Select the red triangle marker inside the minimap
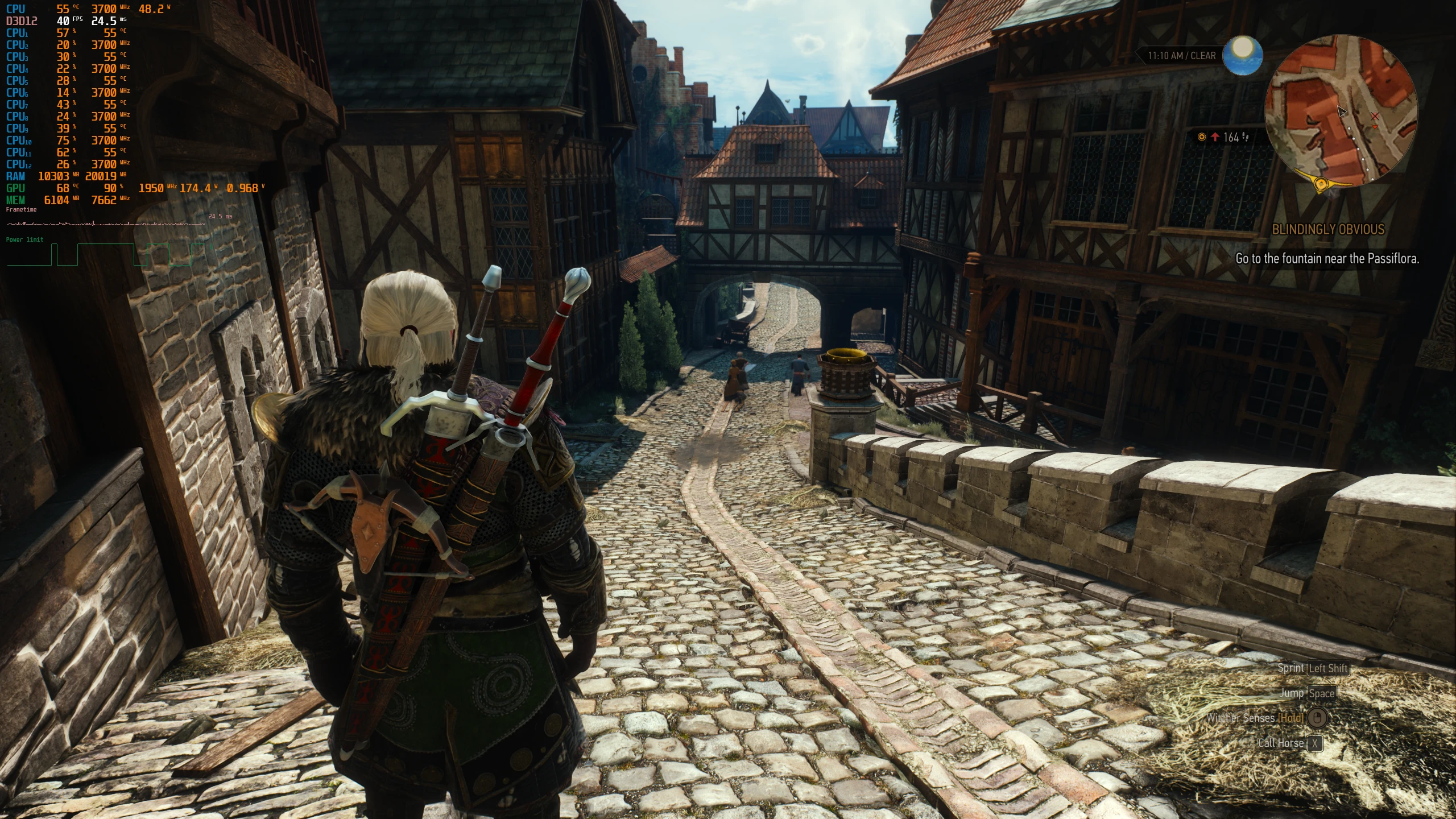This screenshot has width=1456, height=819. [x=1375, y=127]
